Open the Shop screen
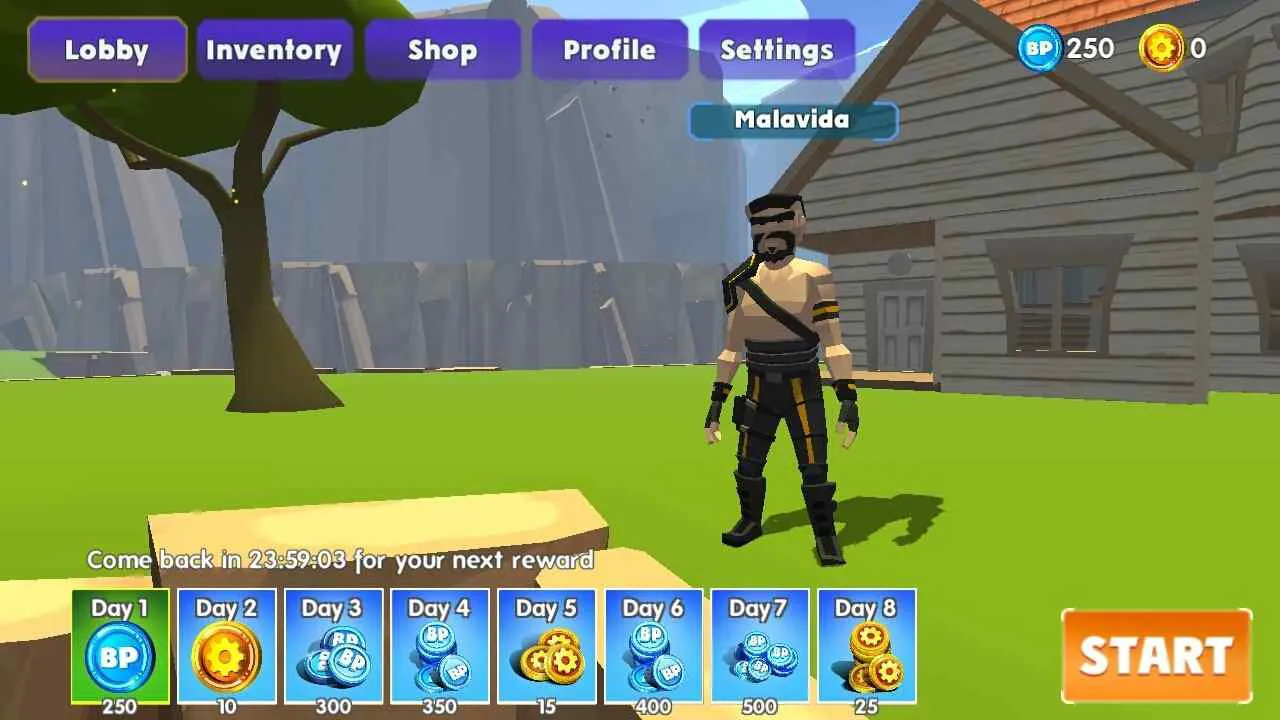The height and width of the screenshot is (720, 1280). coord(442,49)
